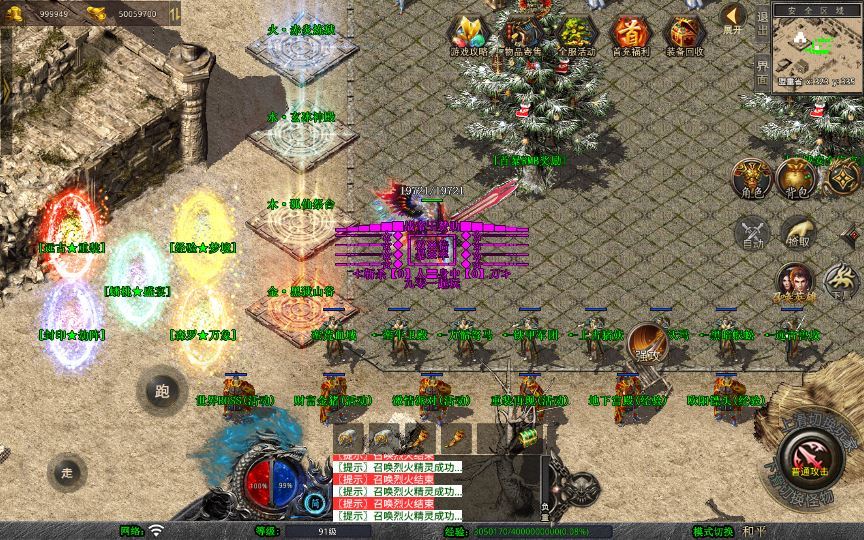Open the hero portrait icon

coord(796,281)
